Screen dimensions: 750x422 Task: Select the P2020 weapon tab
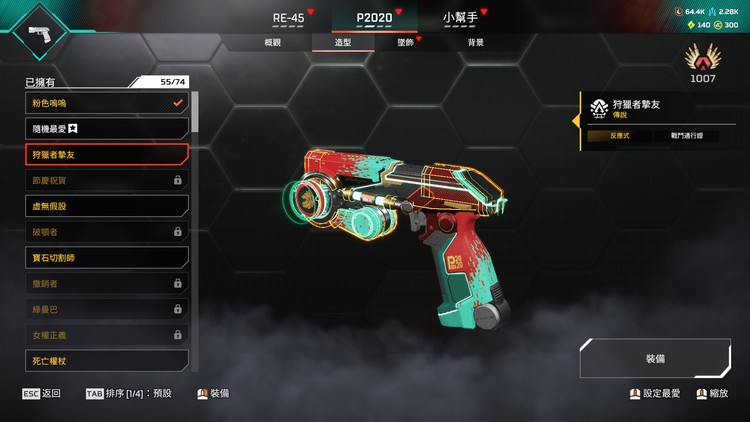(374, 18)
